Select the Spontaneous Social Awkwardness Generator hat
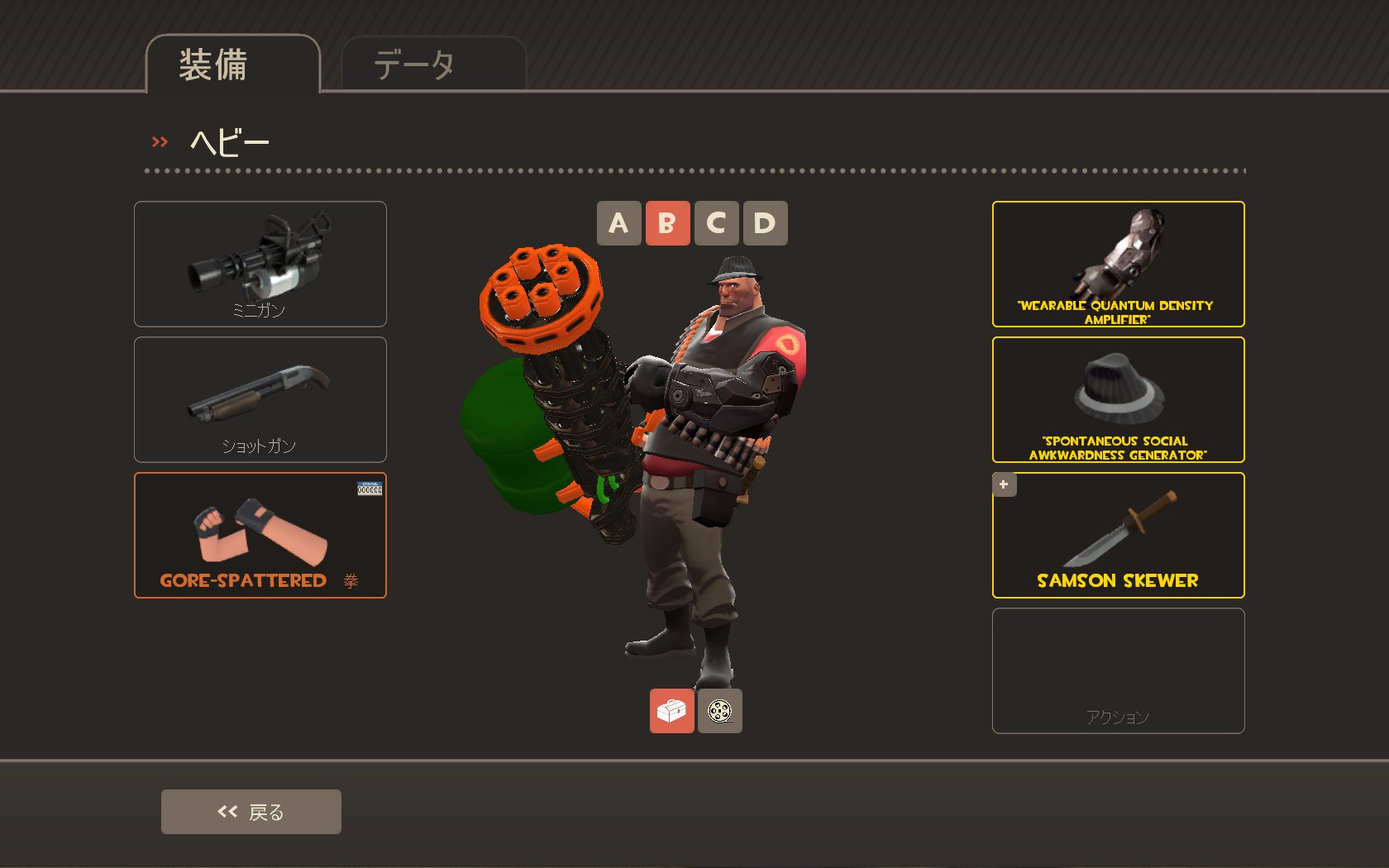 point(1117,398)
